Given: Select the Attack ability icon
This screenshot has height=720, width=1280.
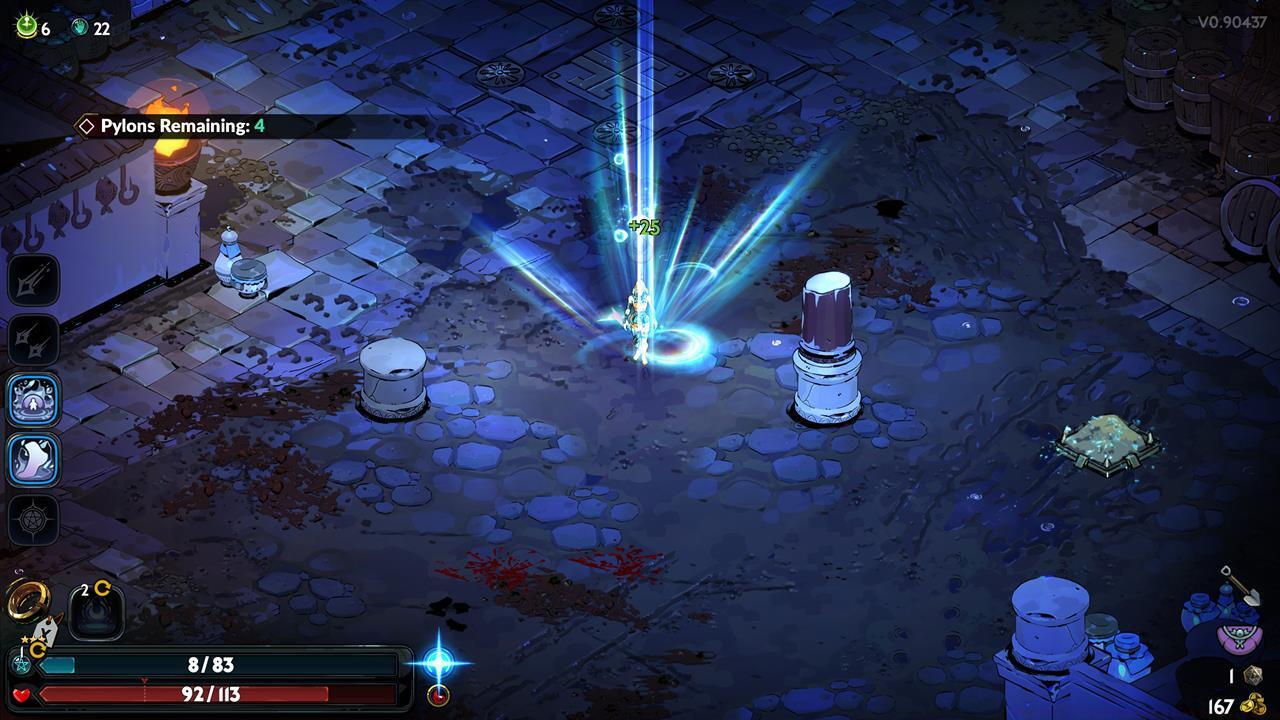Looking at the screenshot, I should tap(30, 278).
